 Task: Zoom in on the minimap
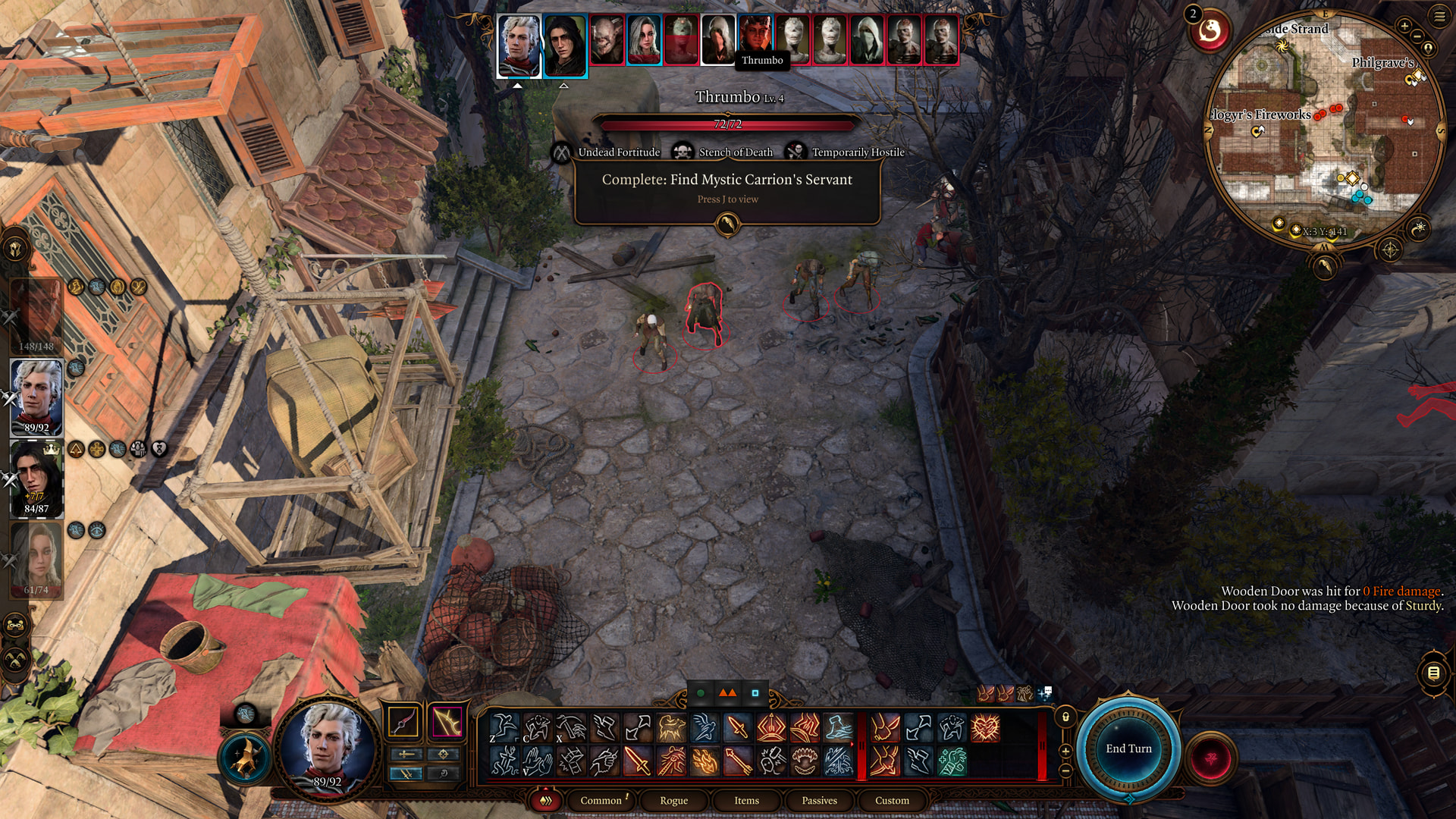[1404, 27]
